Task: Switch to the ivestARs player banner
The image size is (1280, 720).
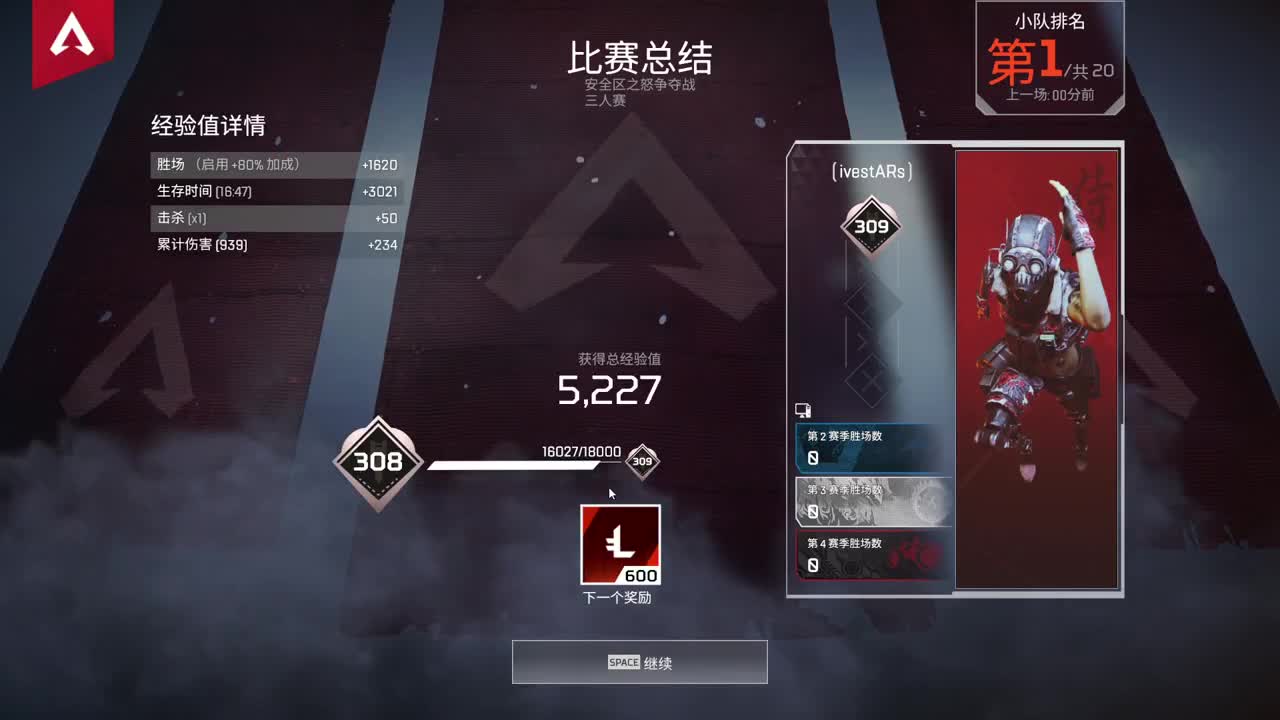Action: tap(872, 170)
